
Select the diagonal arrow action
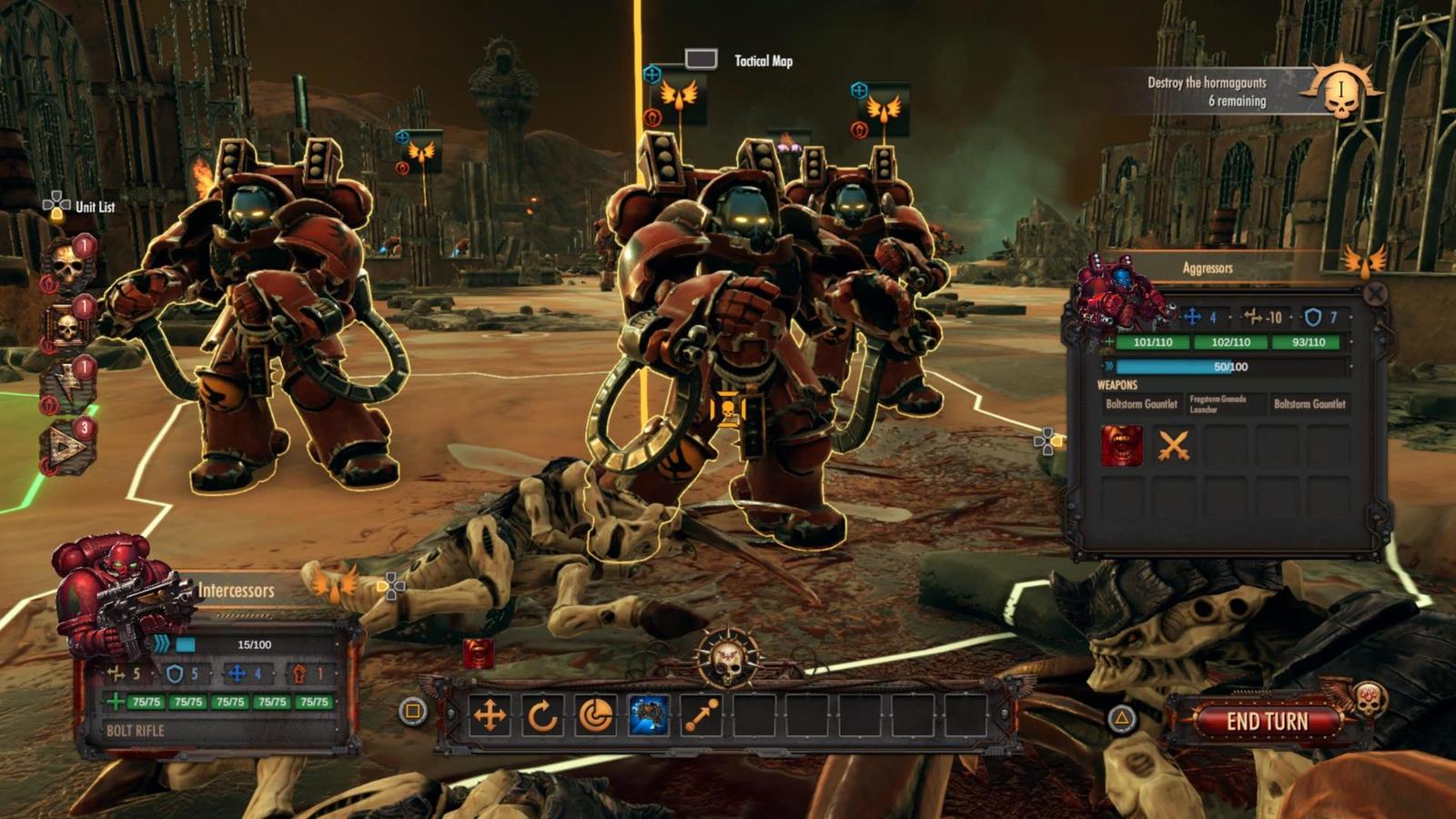click(702, 716)
